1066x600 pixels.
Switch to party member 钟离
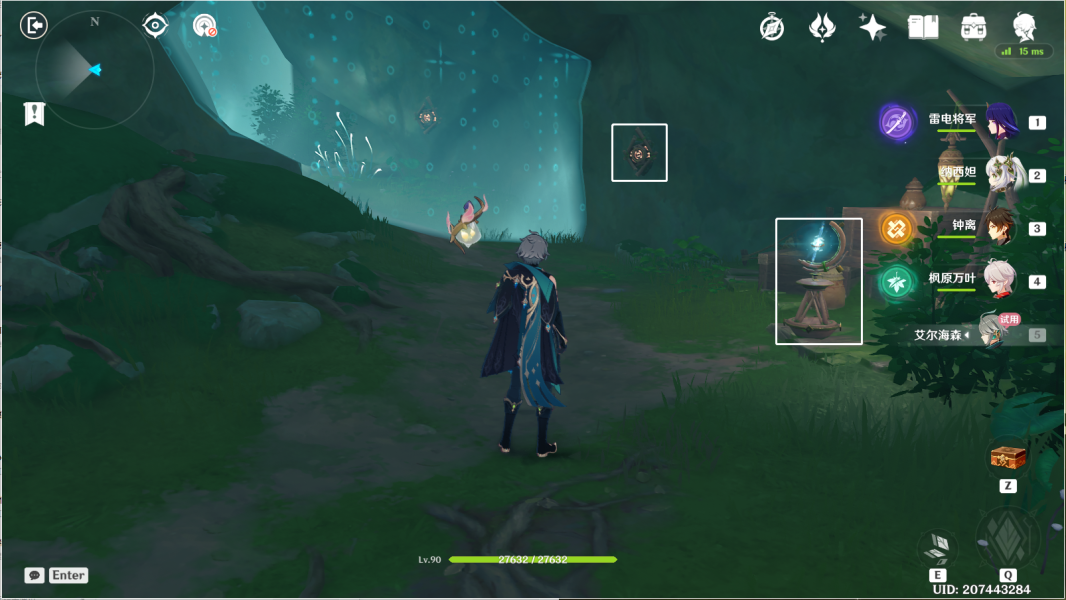[x=1000, y=228]
